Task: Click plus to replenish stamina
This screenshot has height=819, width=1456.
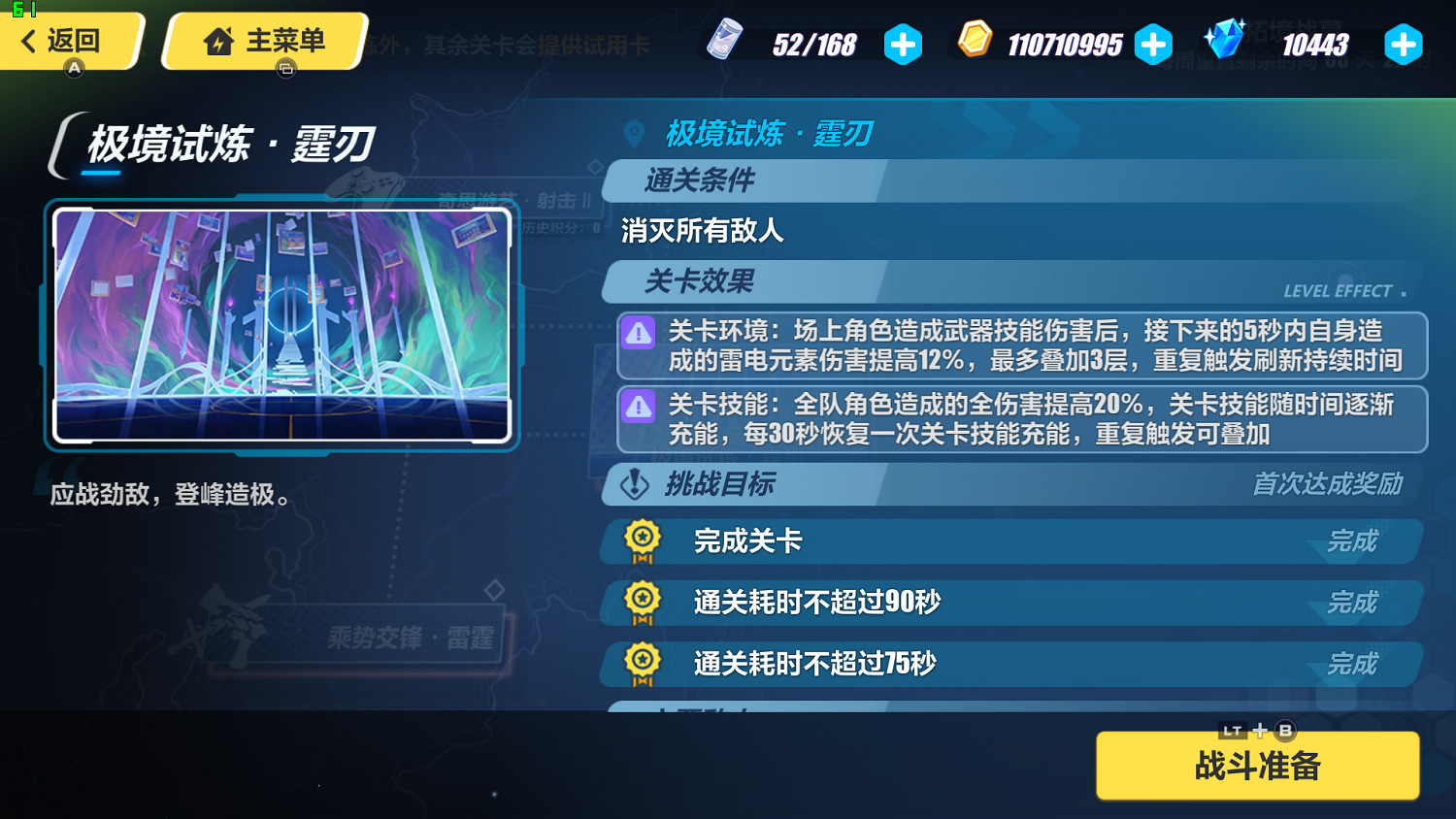Action: [x=904, y=44]
